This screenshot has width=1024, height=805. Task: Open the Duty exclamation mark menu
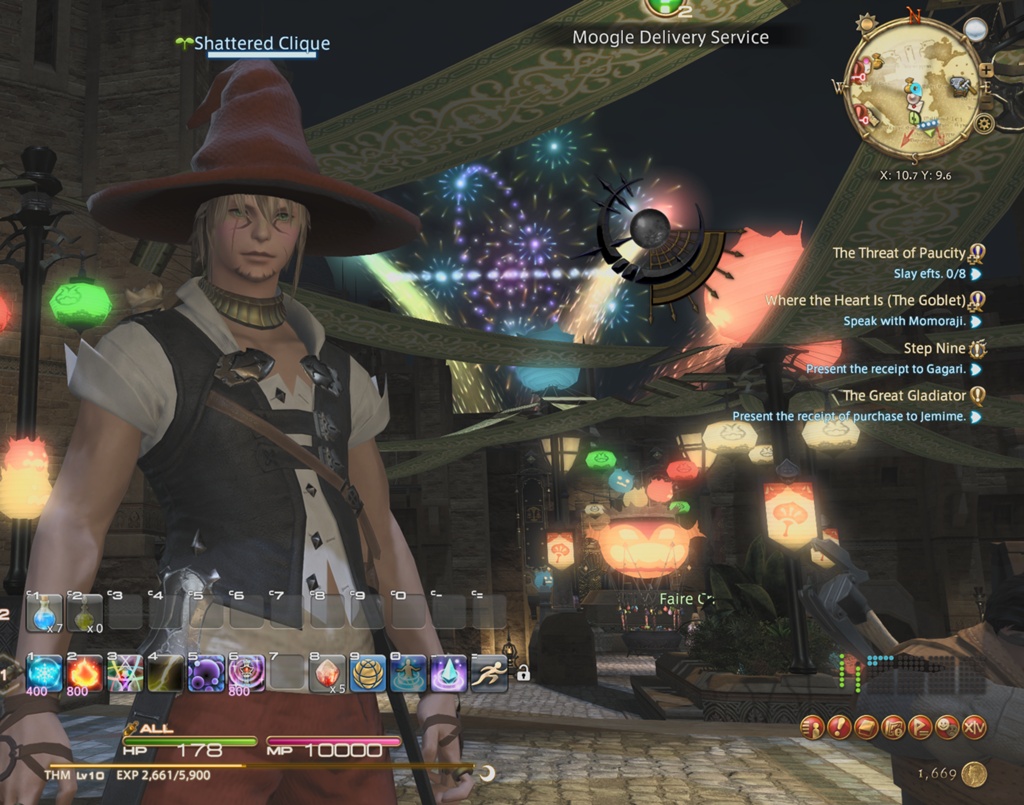click(840, 728)
